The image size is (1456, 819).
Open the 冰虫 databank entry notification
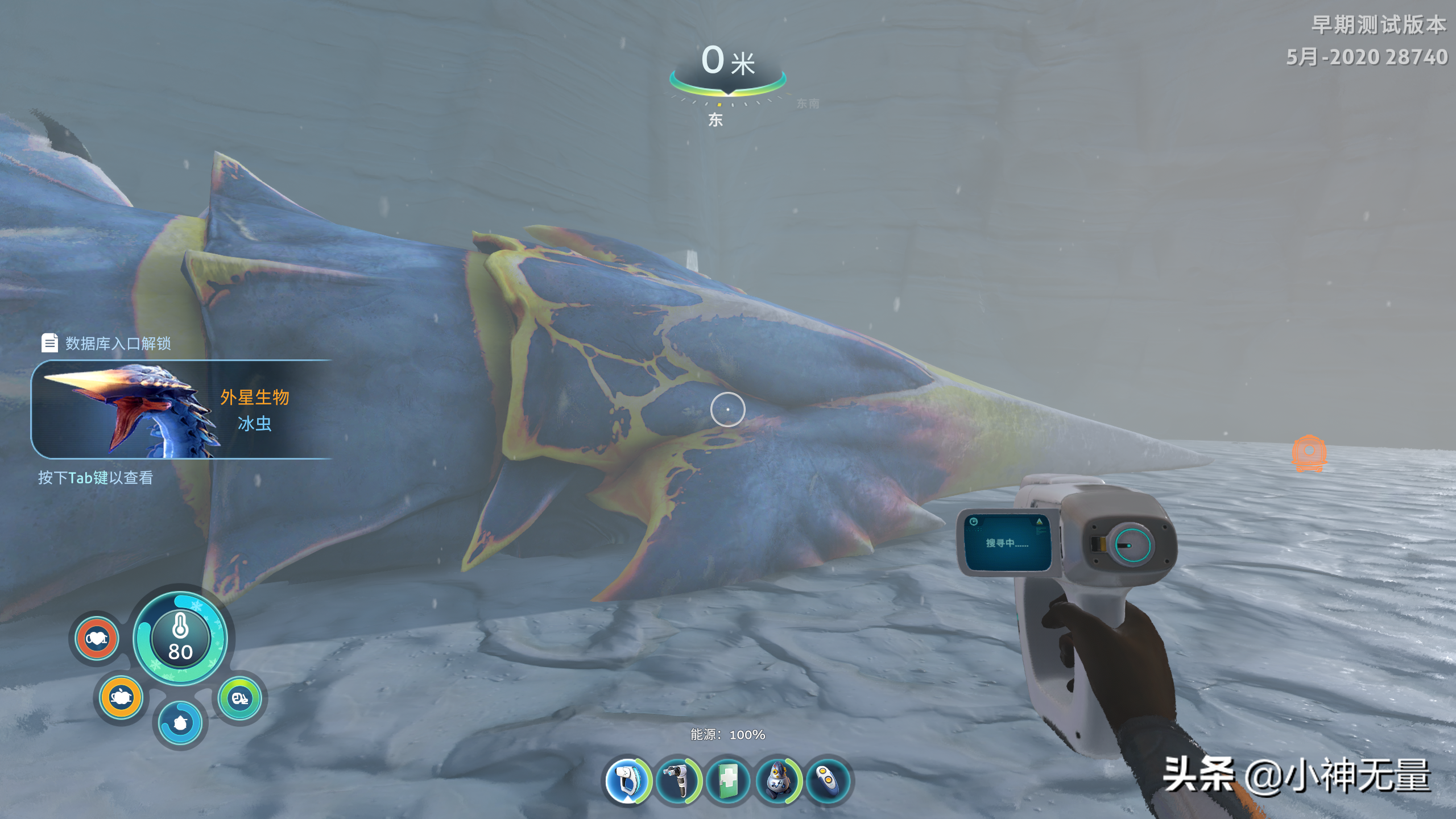(182, 409)
